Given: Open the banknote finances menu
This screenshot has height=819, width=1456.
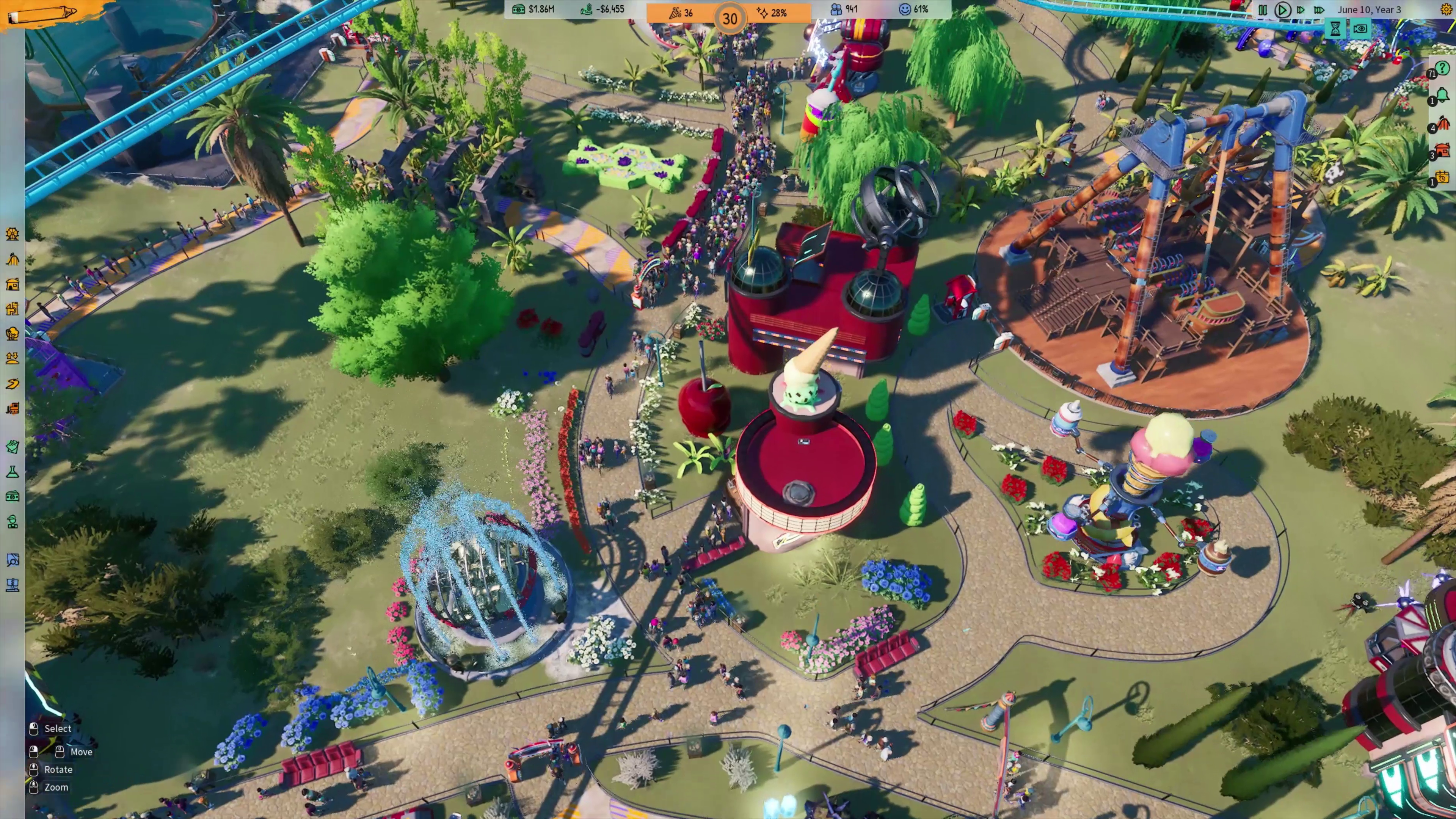Looking at the screenshot, I should pos(13,497).
